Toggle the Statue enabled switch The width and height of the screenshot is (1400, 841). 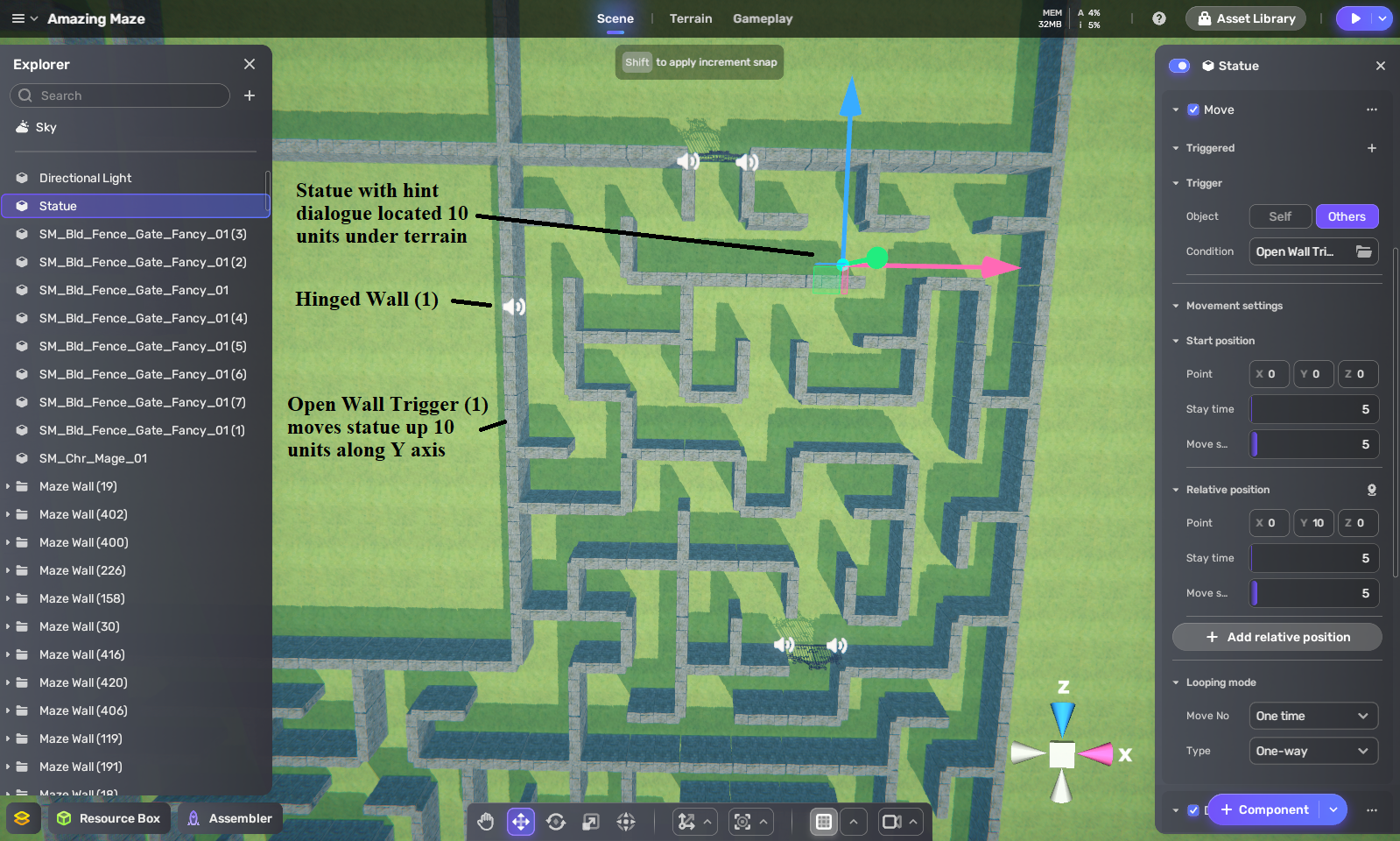point(1179,66)
